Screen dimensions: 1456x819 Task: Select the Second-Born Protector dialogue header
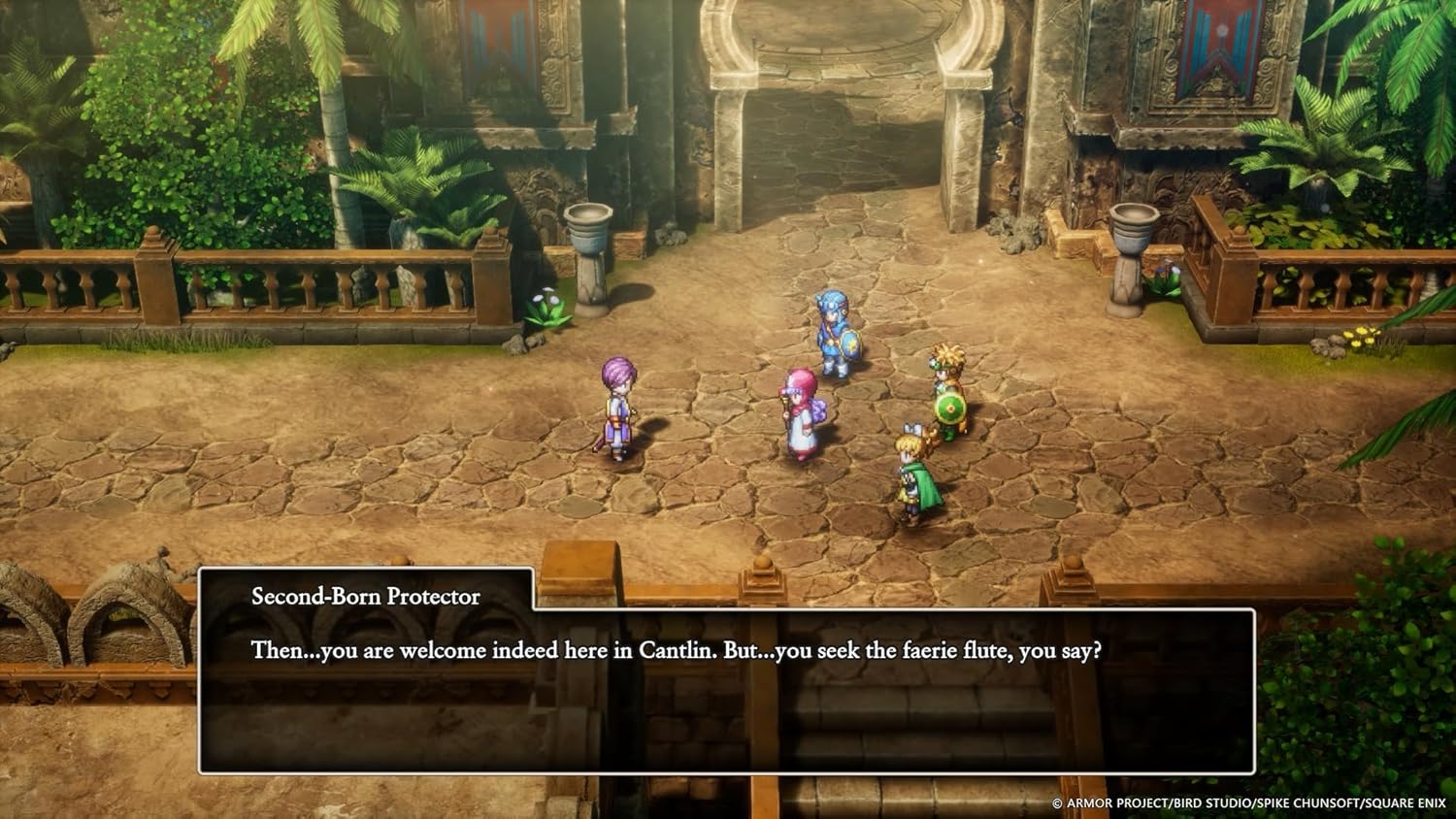pos(364,596)
